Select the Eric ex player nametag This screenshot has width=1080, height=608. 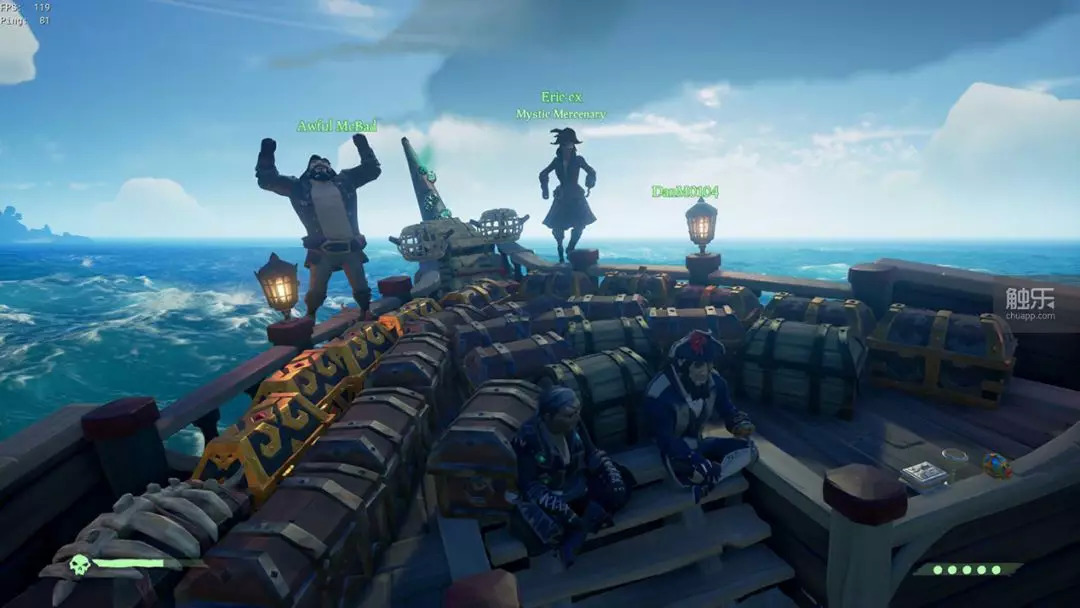[561, 98]
